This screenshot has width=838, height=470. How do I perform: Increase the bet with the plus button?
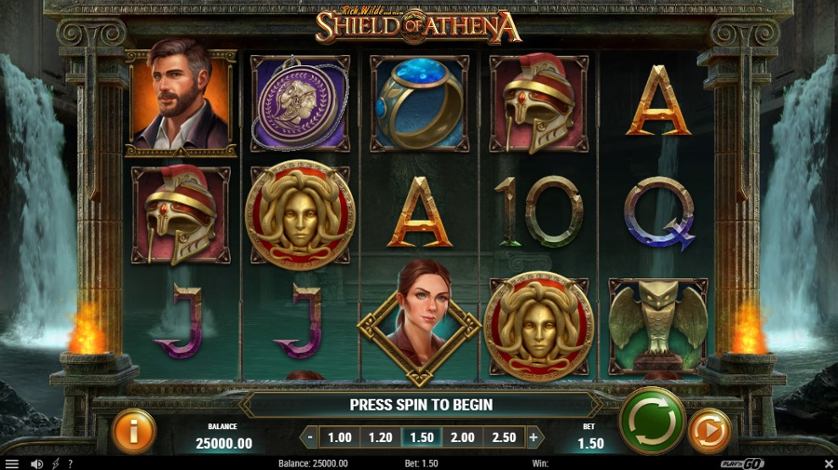click(x=533, y=437)
